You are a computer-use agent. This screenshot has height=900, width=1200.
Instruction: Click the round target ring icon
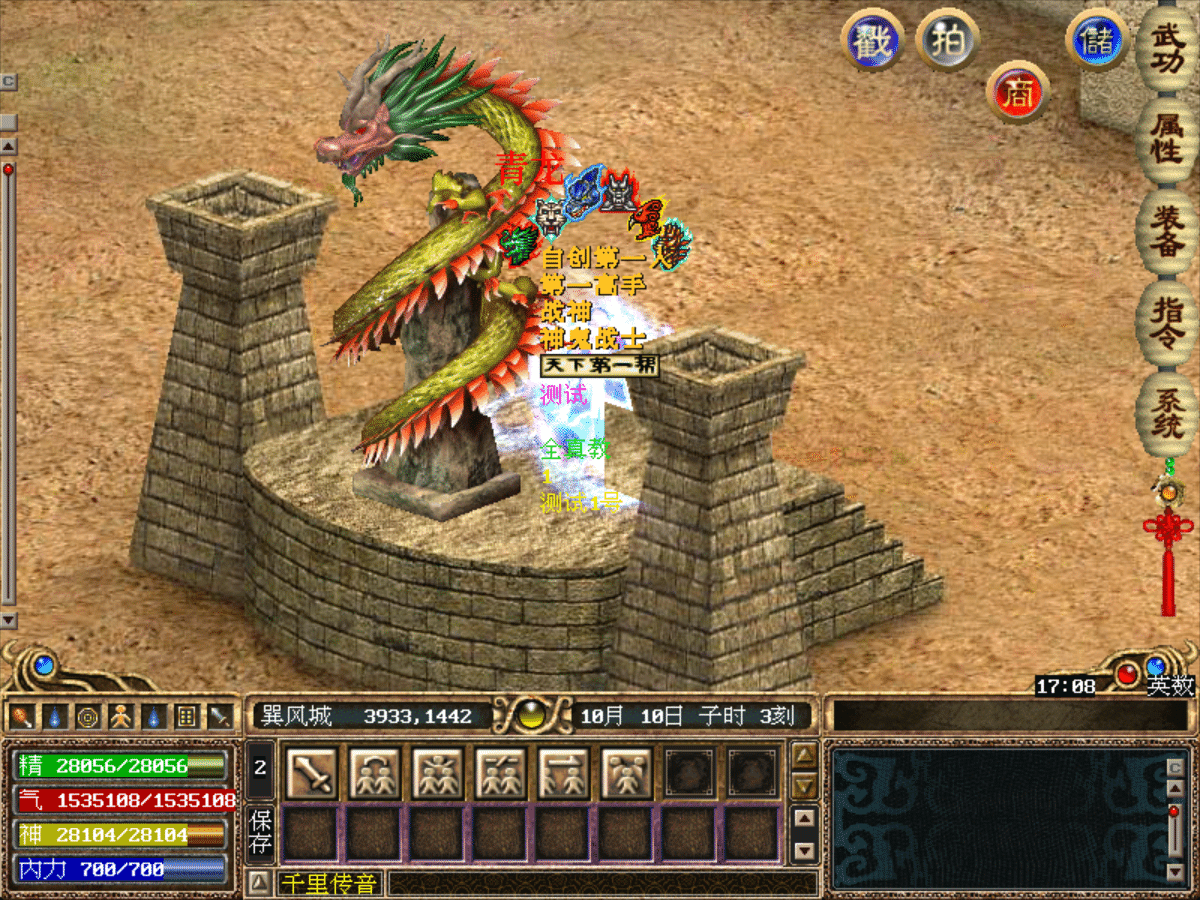pyautogui.click(x=88, y=716)
